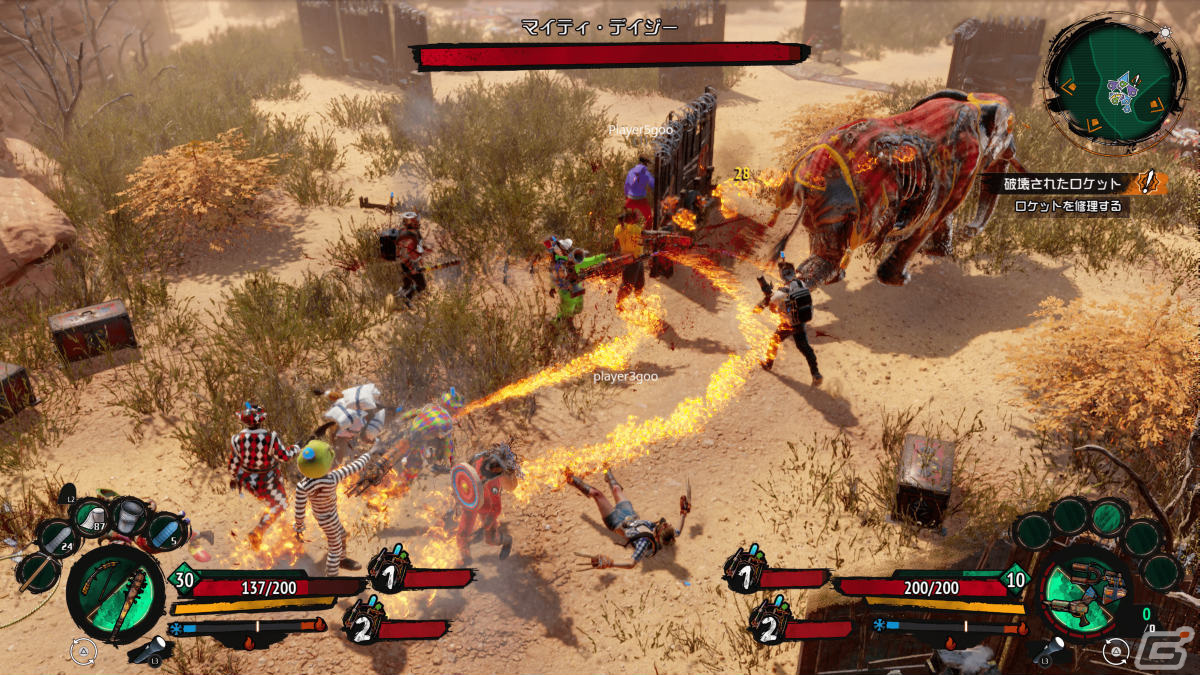Choose the grey bottle slot showing 24

pos(58,539)
